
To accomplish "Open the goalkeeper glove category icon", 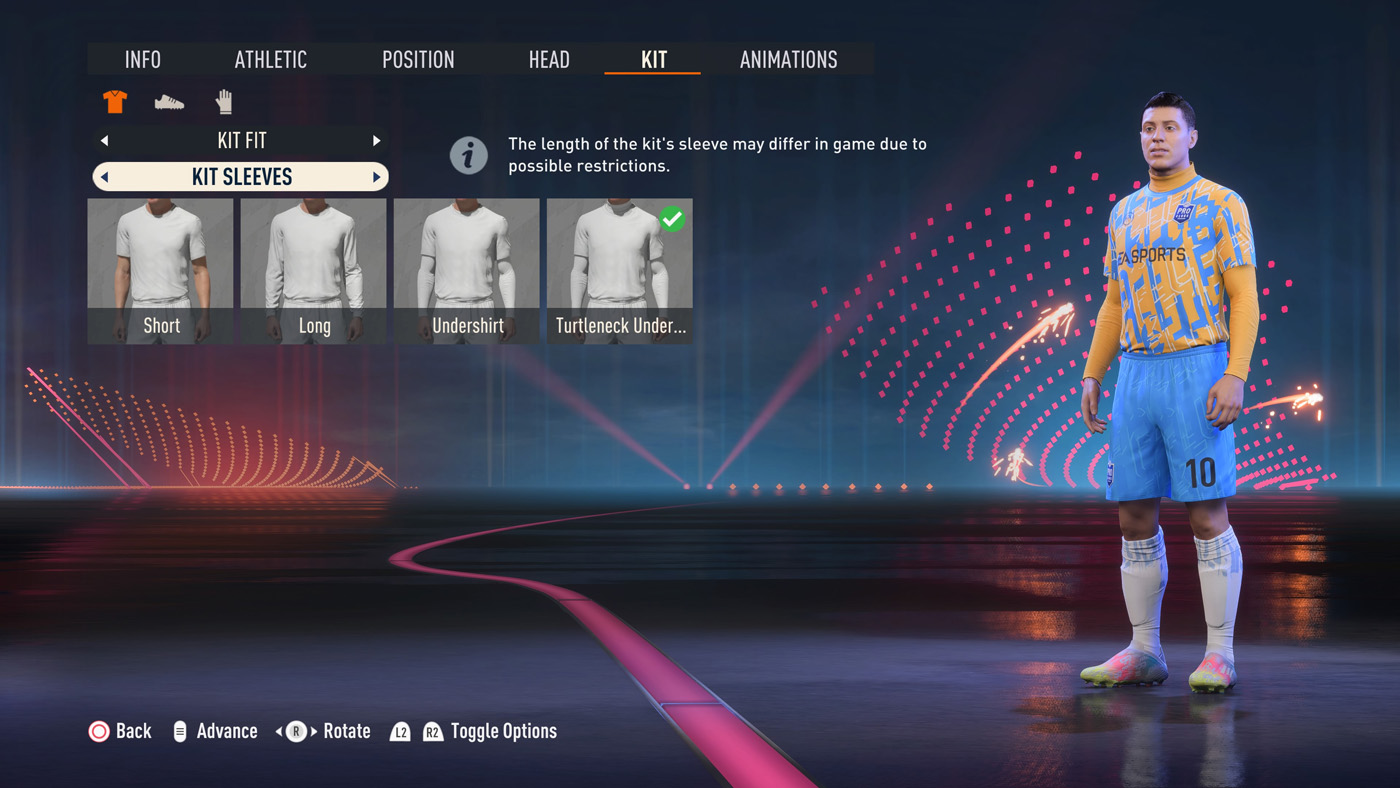I will [224, 102].
